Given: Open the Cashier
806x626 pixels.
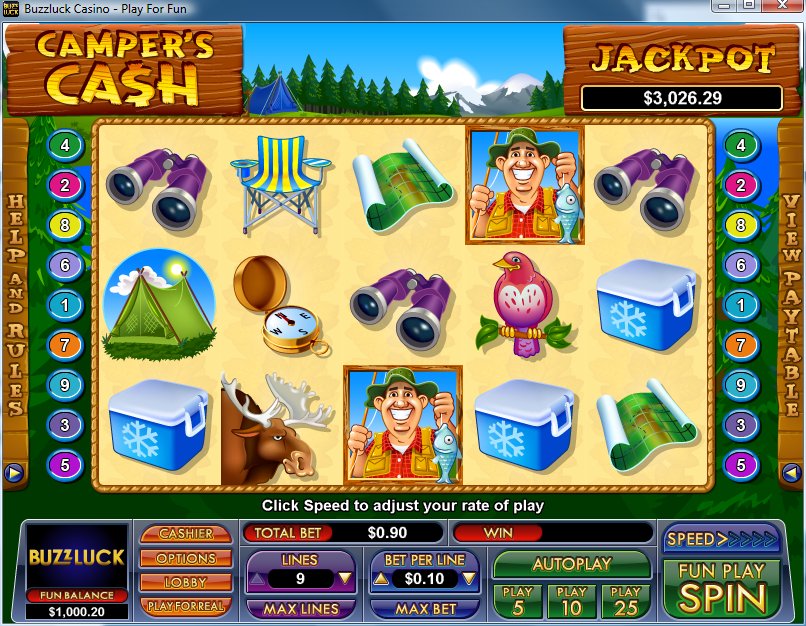Looking at the screenshot, I should [185, 534].
